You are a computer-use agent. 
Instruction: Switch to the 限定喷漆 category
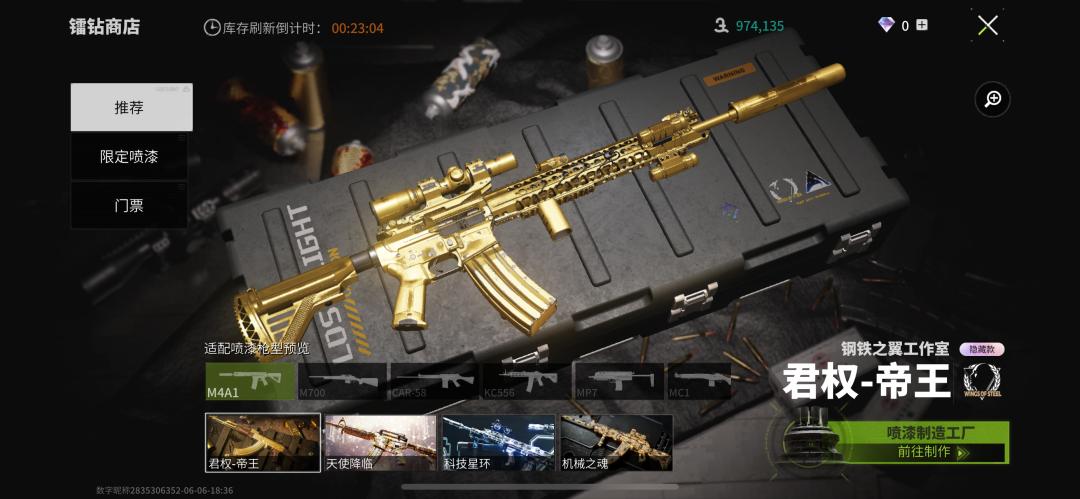click(129, 157)
